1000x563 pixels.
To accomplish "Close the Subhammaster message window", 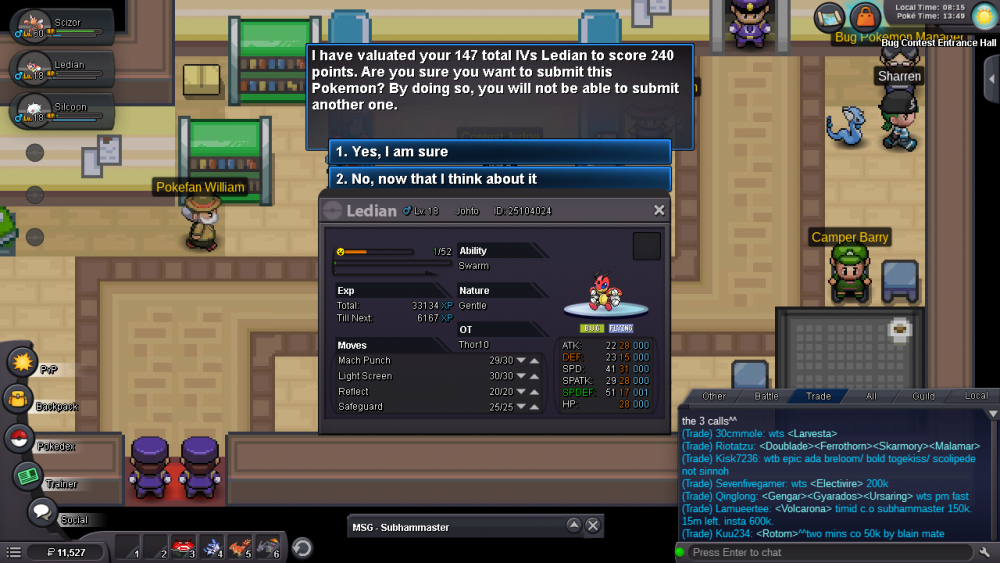I will tap(592, 526).
